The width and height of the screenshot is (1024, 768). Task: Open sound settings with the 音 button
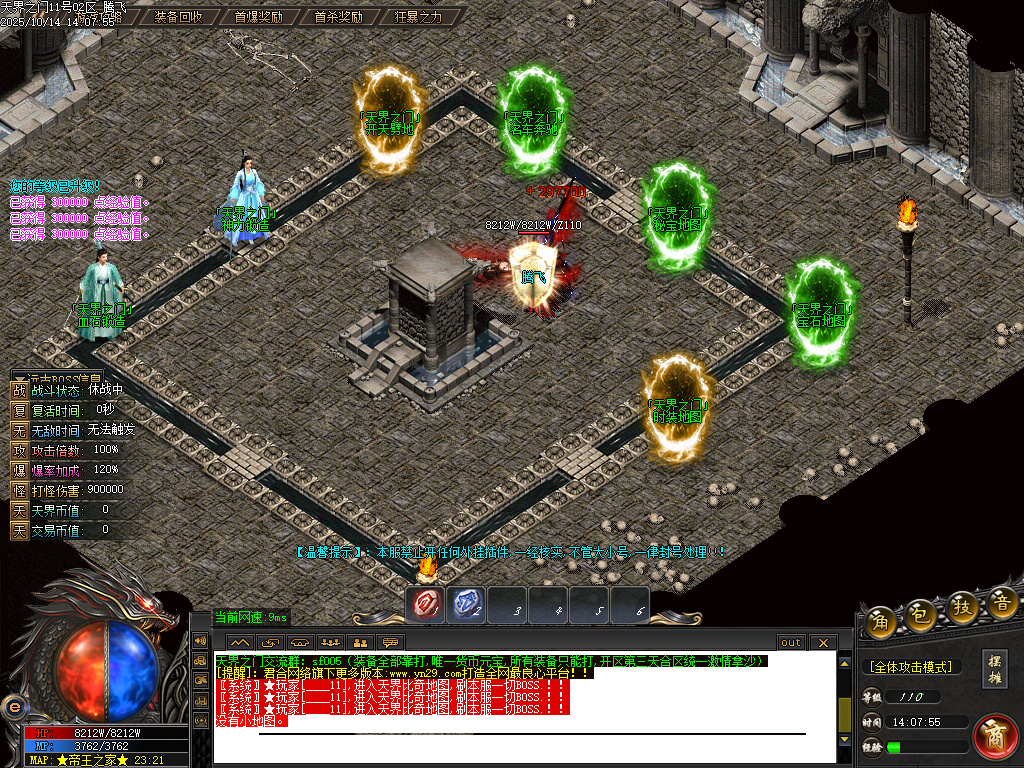(x=1002, y=602)
